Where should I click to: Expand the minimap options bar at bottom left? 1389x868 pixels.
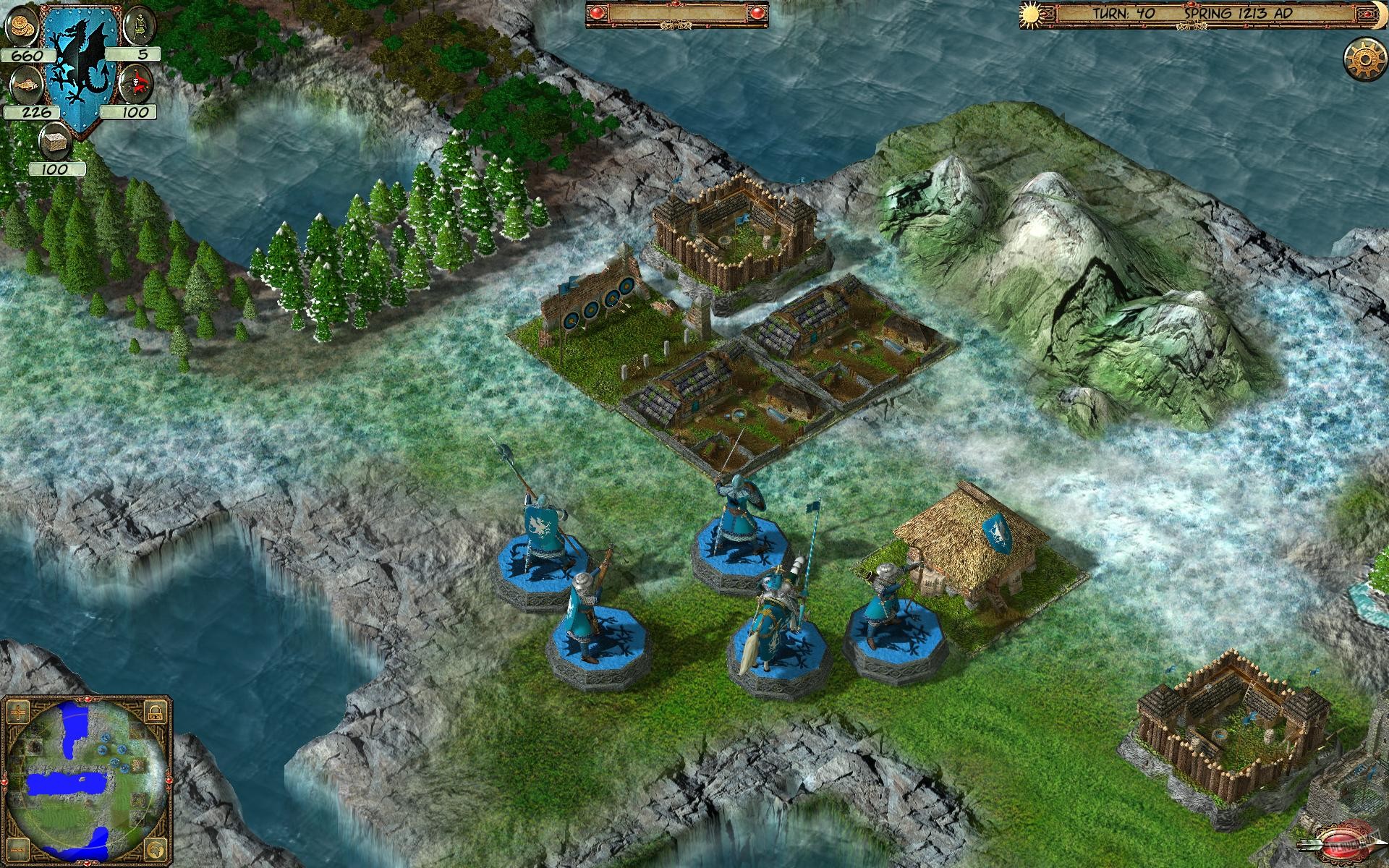tap(18, 849)
